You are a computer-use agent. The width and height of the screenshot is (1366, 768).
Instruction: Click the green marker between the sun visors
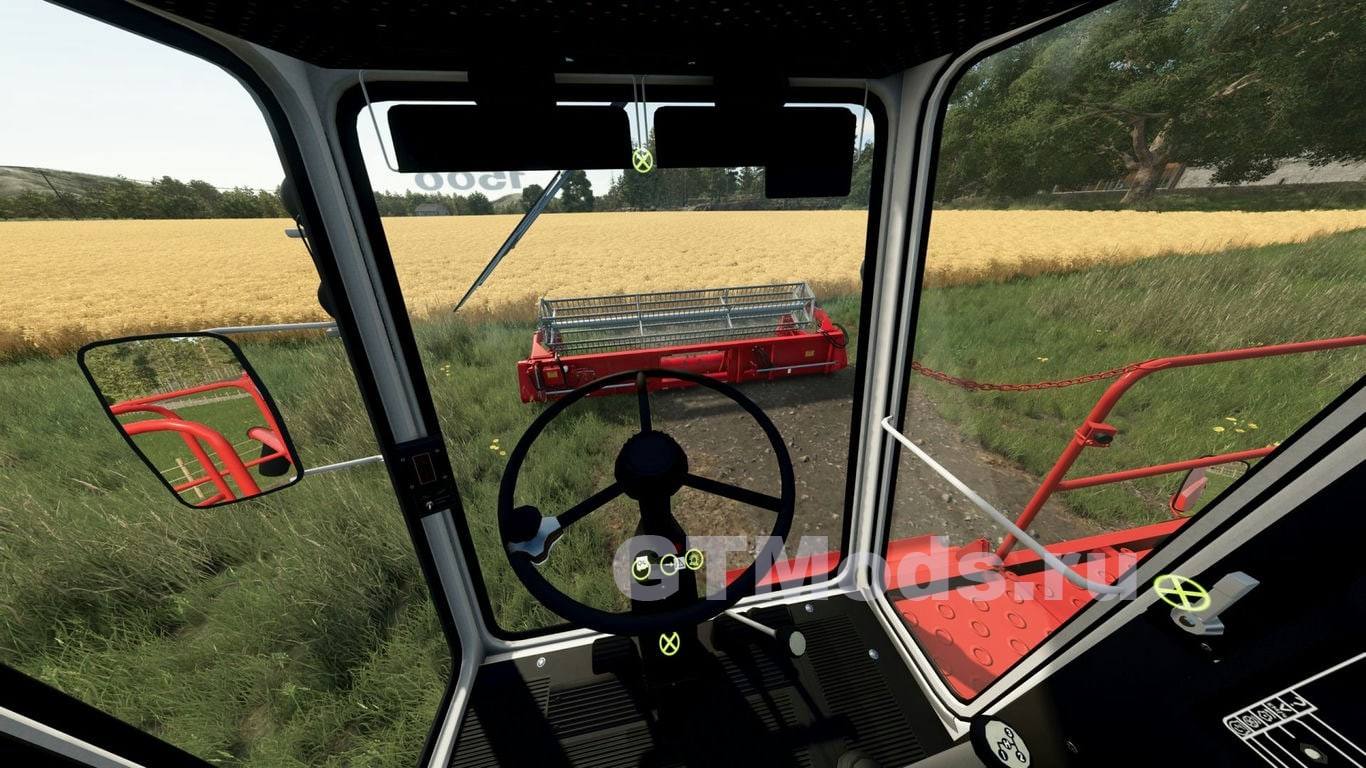642,159
